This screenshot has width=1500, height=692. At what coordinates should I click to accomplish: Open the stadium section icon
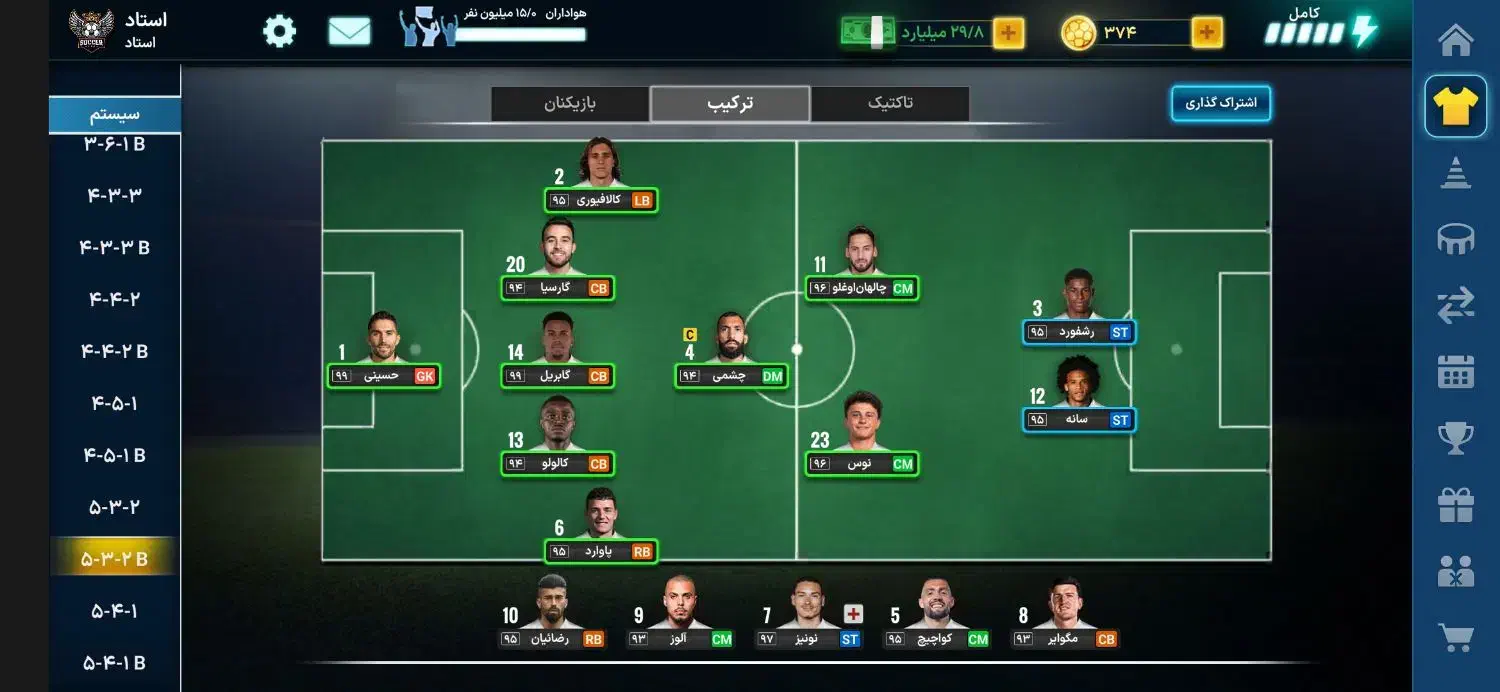coord(1455,239)
